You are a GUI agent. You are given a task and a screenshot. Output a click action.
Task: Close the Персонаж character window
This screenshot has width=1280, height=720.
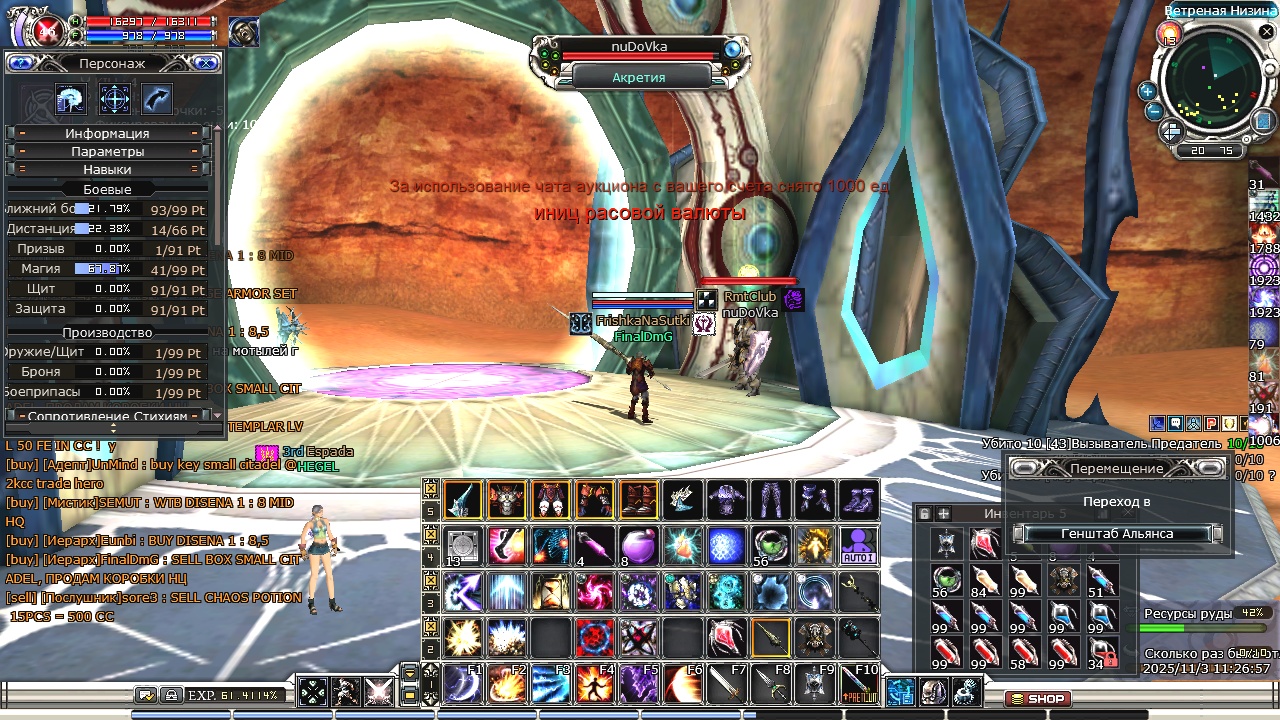click(x=206, y=63)
